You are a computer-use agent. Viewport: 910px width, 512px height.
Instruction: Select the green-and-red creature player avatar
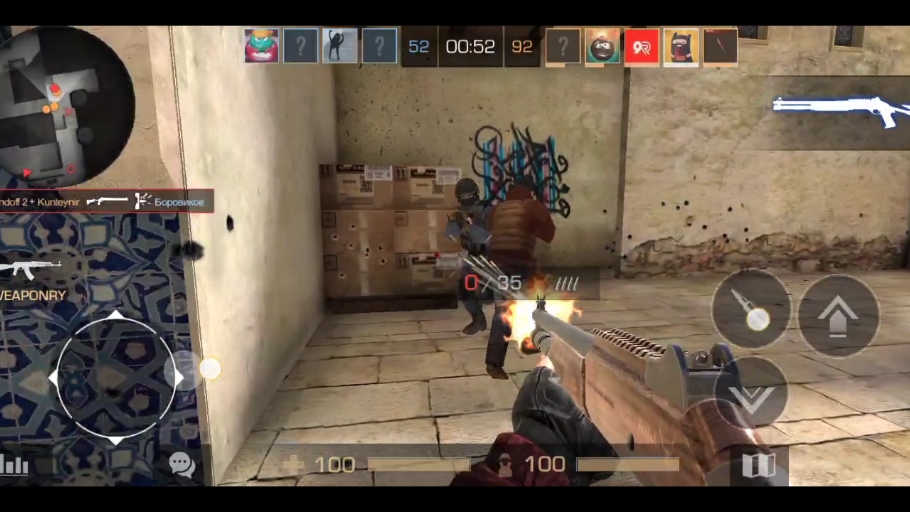261,46
